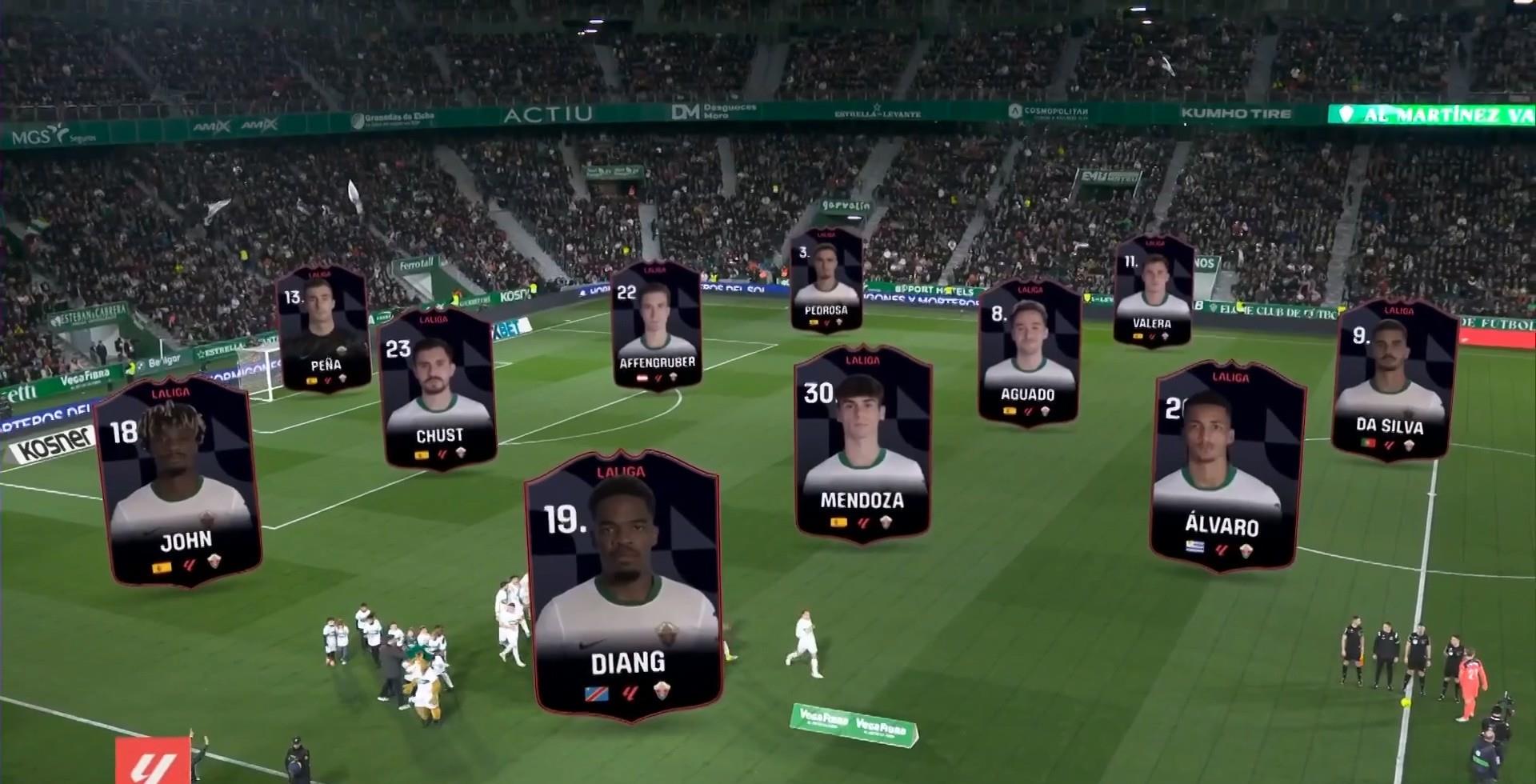This screenshot has height=784, width=1536.
Task: Click Valera's number 11 card
Action: 1153,291
